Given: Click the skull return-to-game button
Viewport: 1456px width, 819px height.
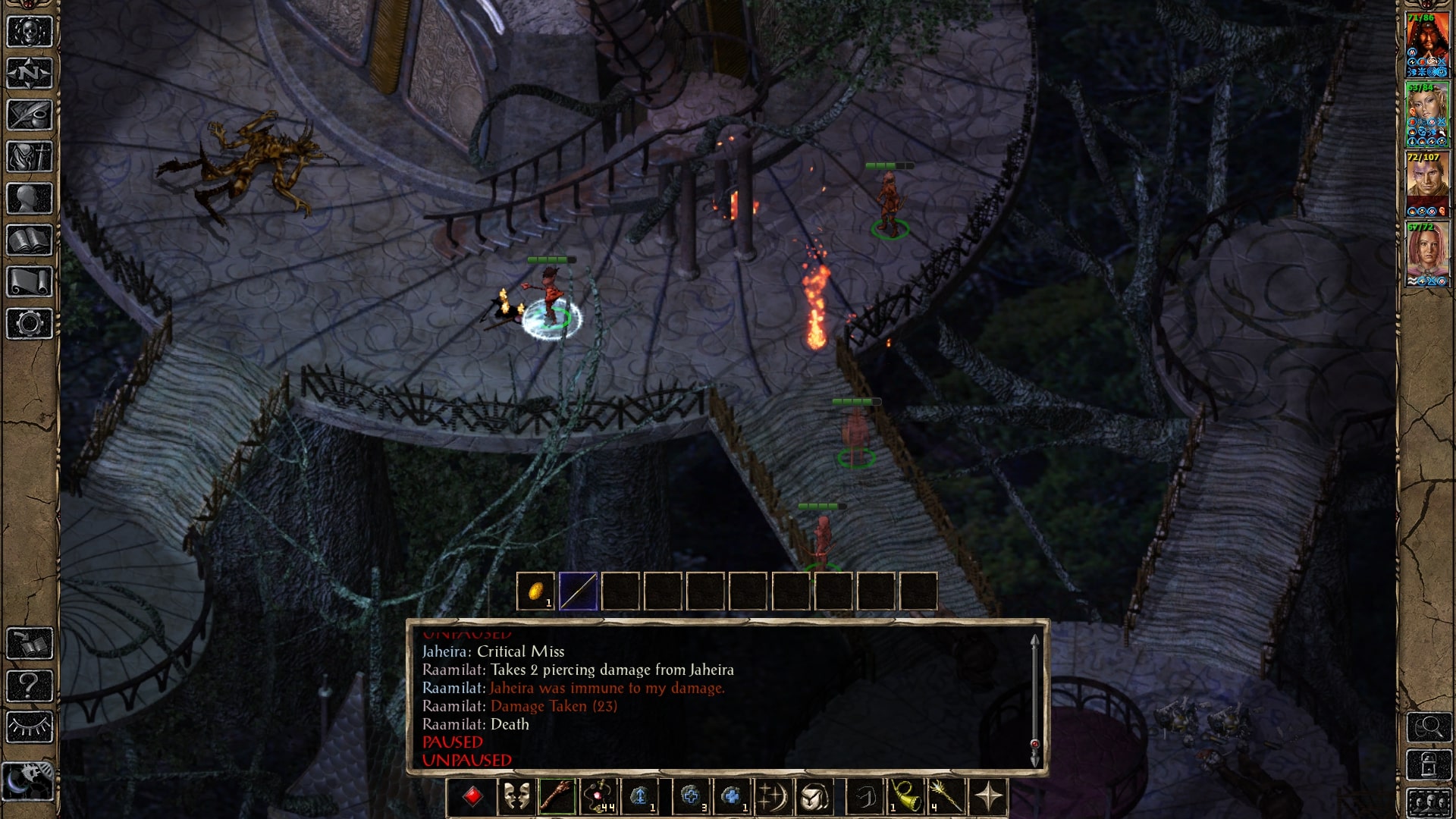Looking at the screenshot, I should (30, 32).
